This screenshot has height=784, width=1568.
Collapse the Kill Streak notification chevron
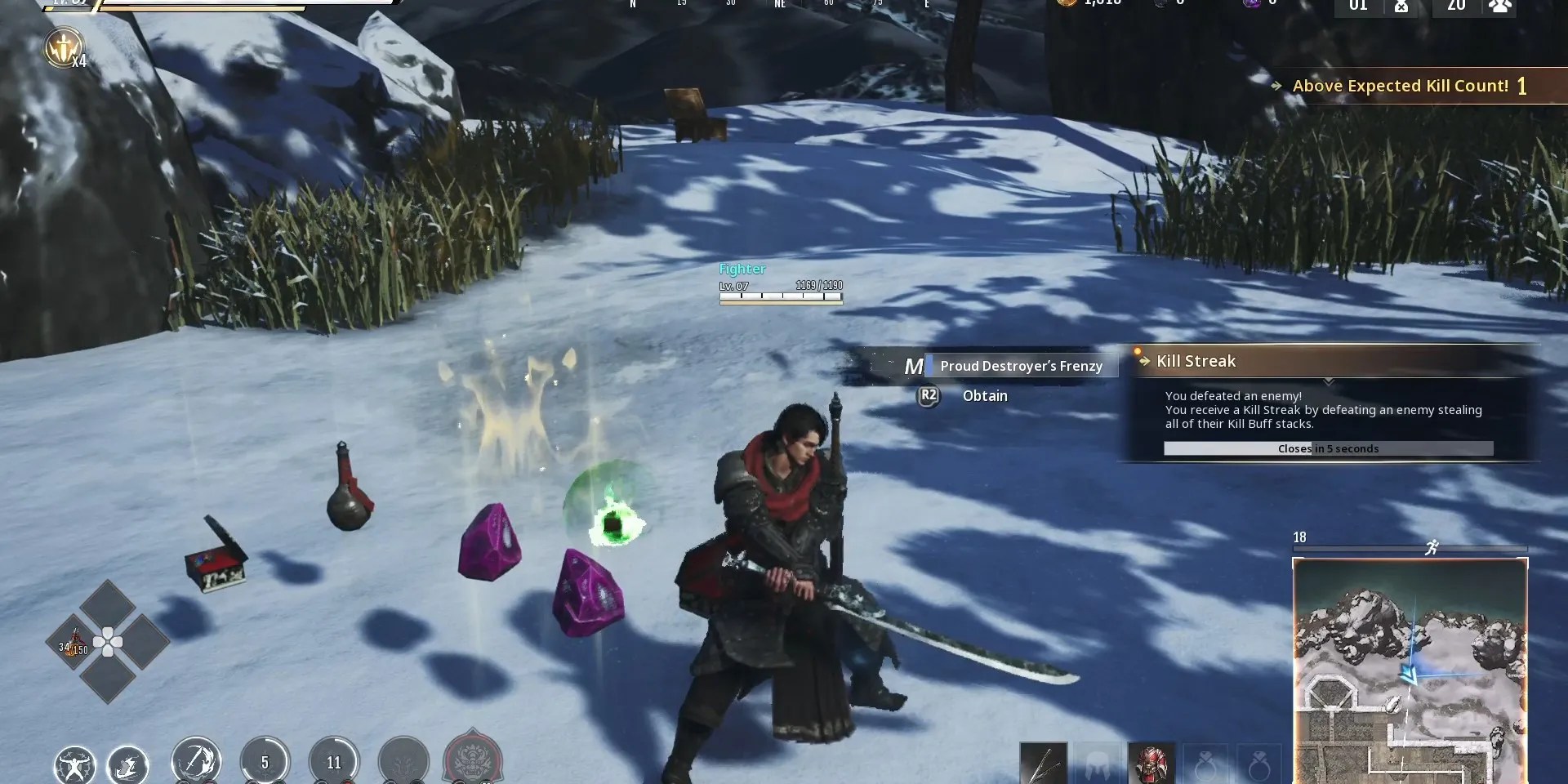click(1330, 381)
